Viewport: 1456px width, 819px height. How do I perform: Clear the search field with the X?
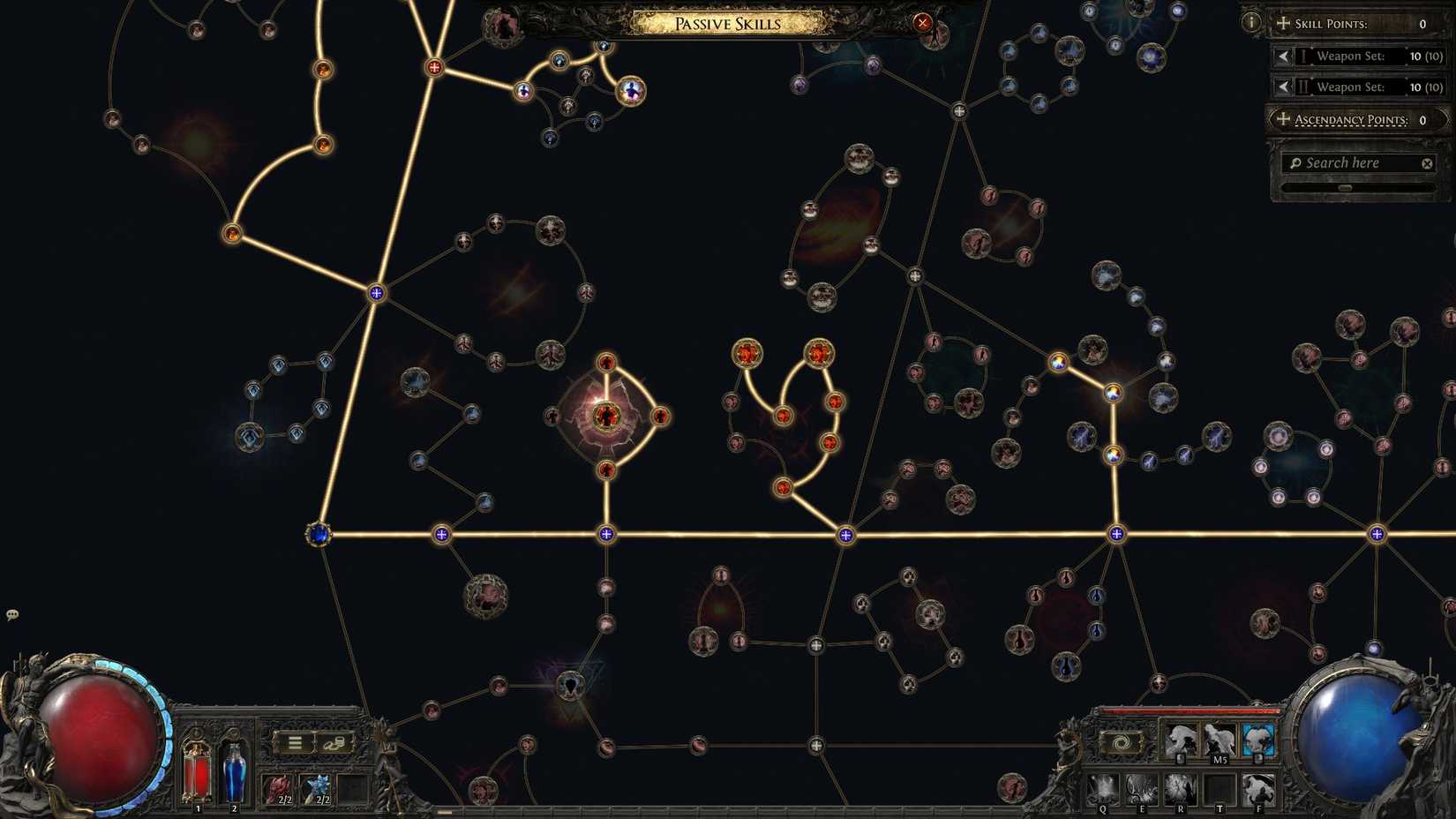click(x=1427, y=162)
